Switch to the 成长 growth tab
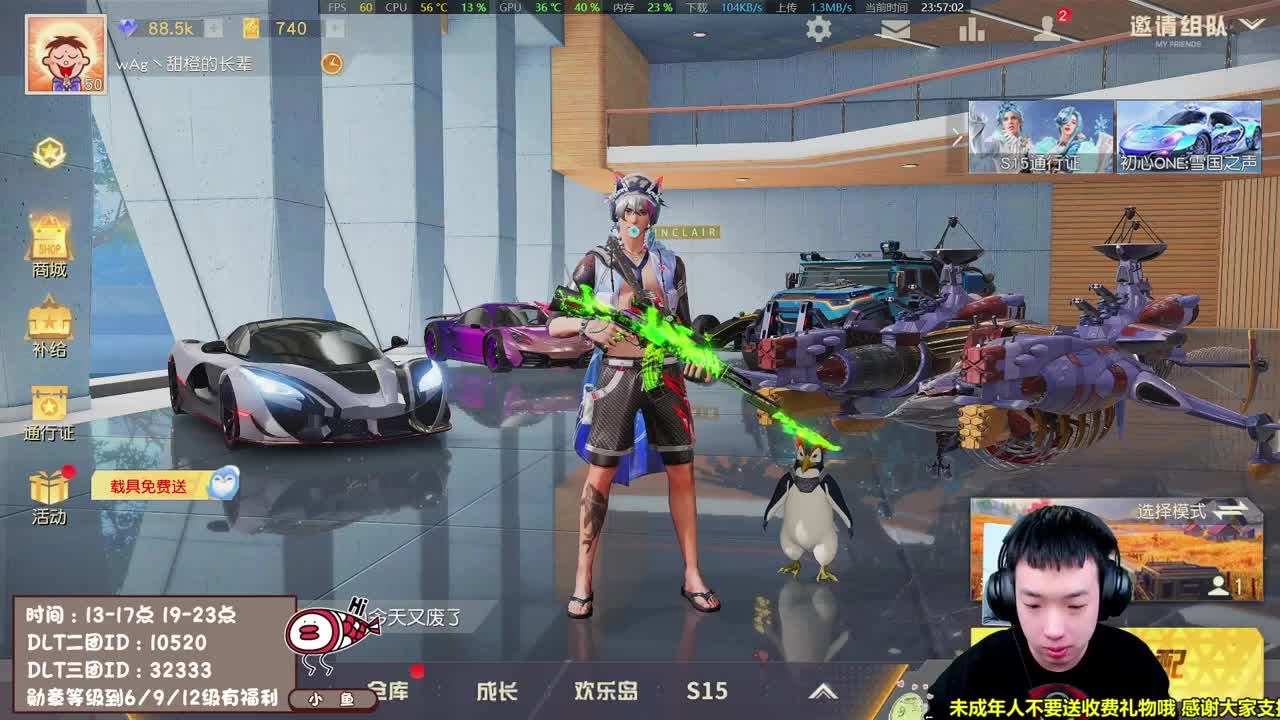Image resolution: width=1280 pixels, height=720 pixels. (x=498, y=692)
